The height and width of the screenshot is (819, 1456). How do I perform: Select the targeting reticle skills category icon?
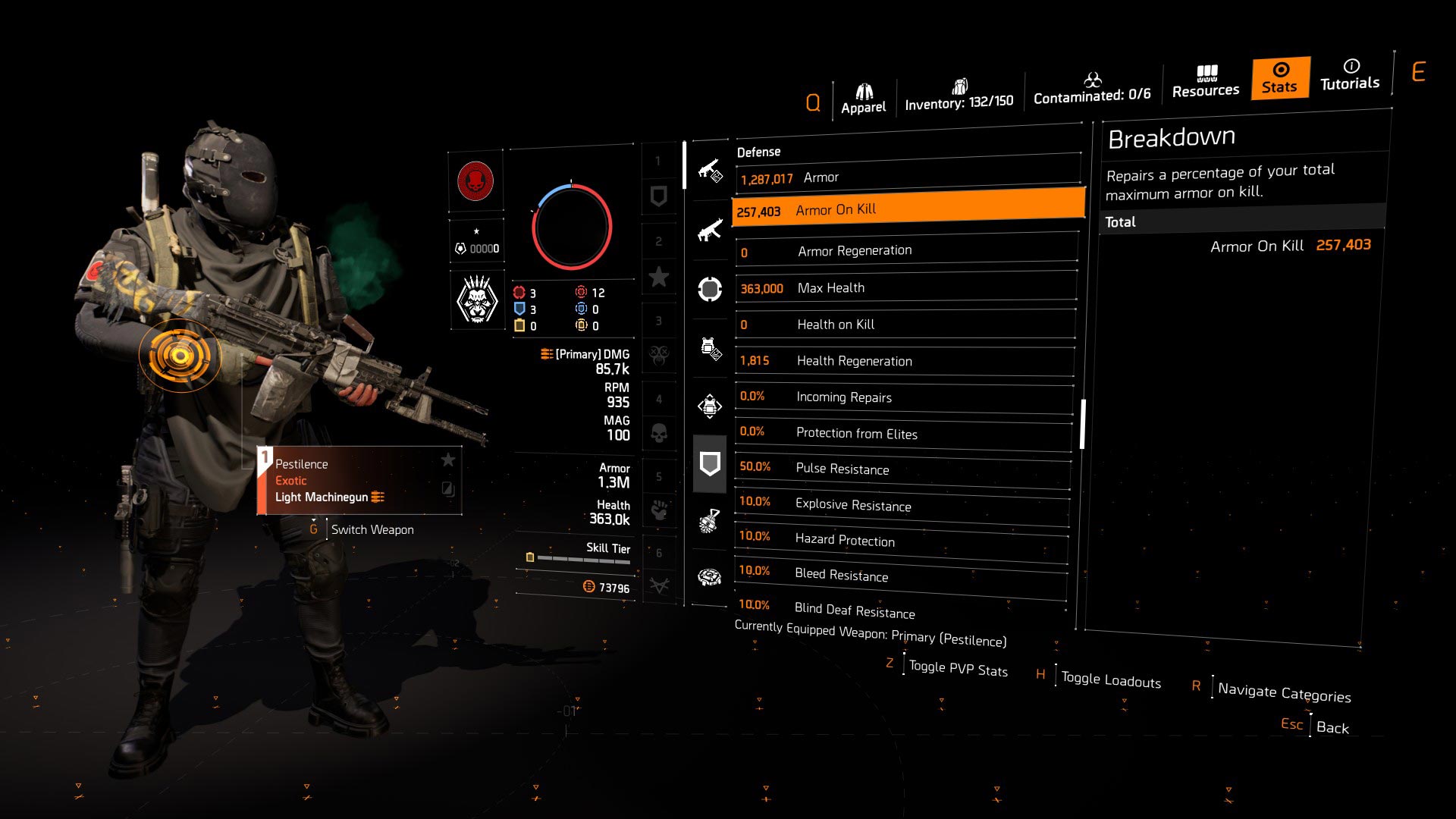point(710,288)
